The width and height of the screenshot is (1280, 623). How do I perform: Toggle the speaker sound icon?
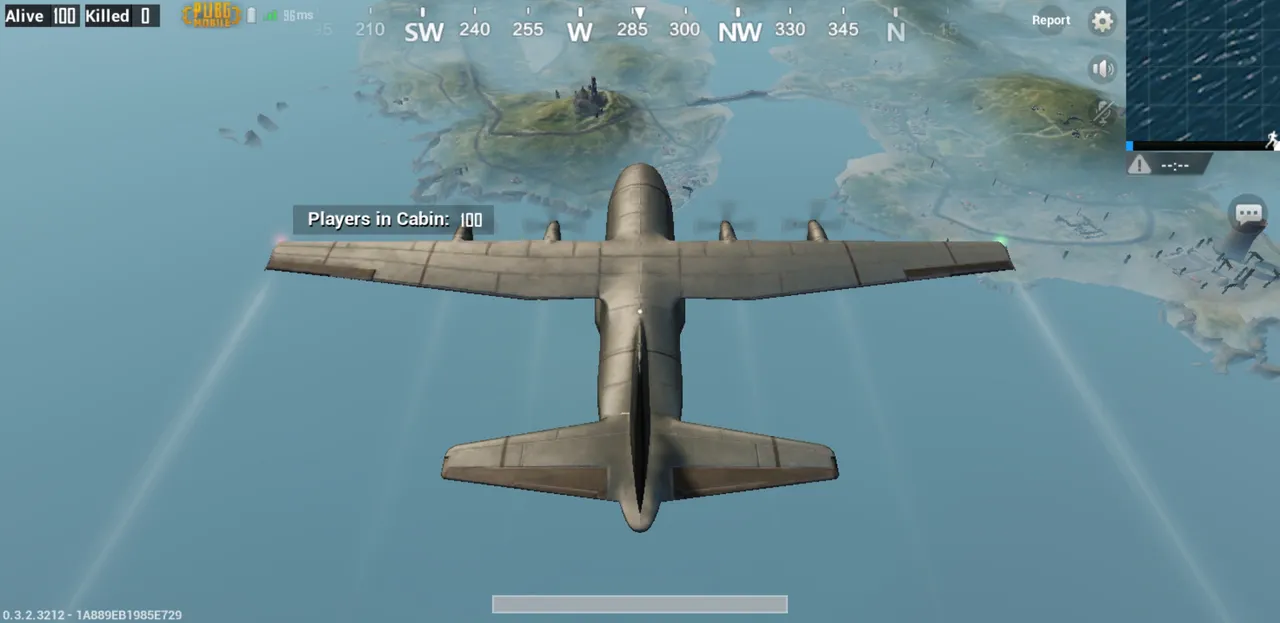(1102, 68)
